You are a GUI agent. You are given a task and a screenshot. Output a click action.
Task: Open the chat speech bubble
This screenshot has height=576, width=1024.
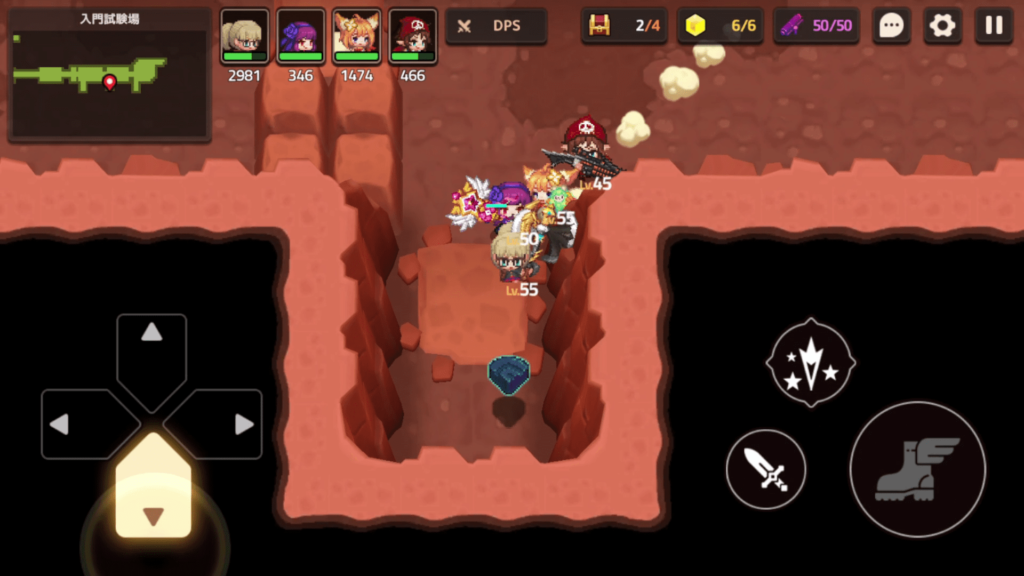pos(890,26)
